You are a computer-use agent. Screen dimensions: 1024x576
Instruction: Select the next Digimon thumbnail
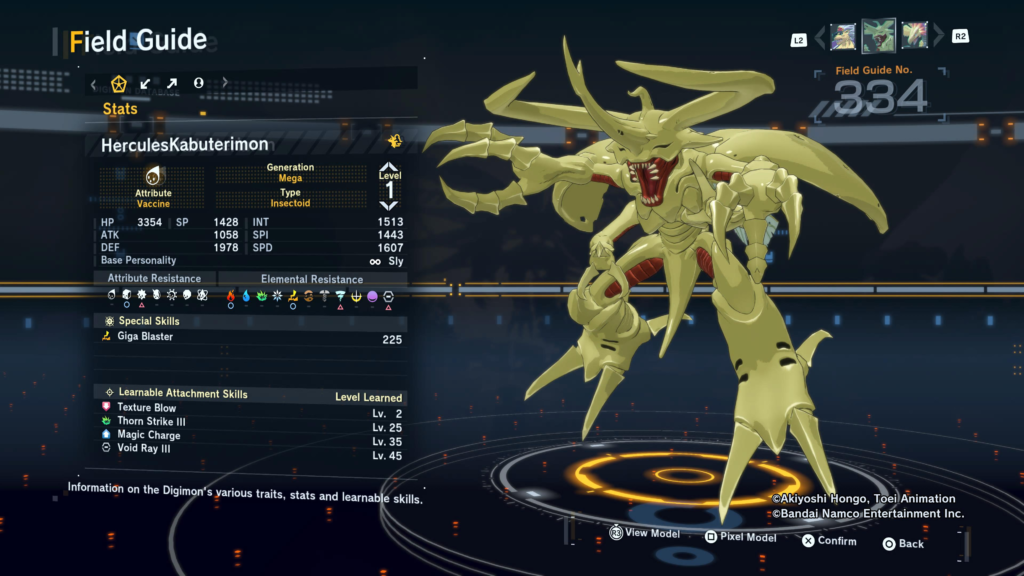pos(914,37)
